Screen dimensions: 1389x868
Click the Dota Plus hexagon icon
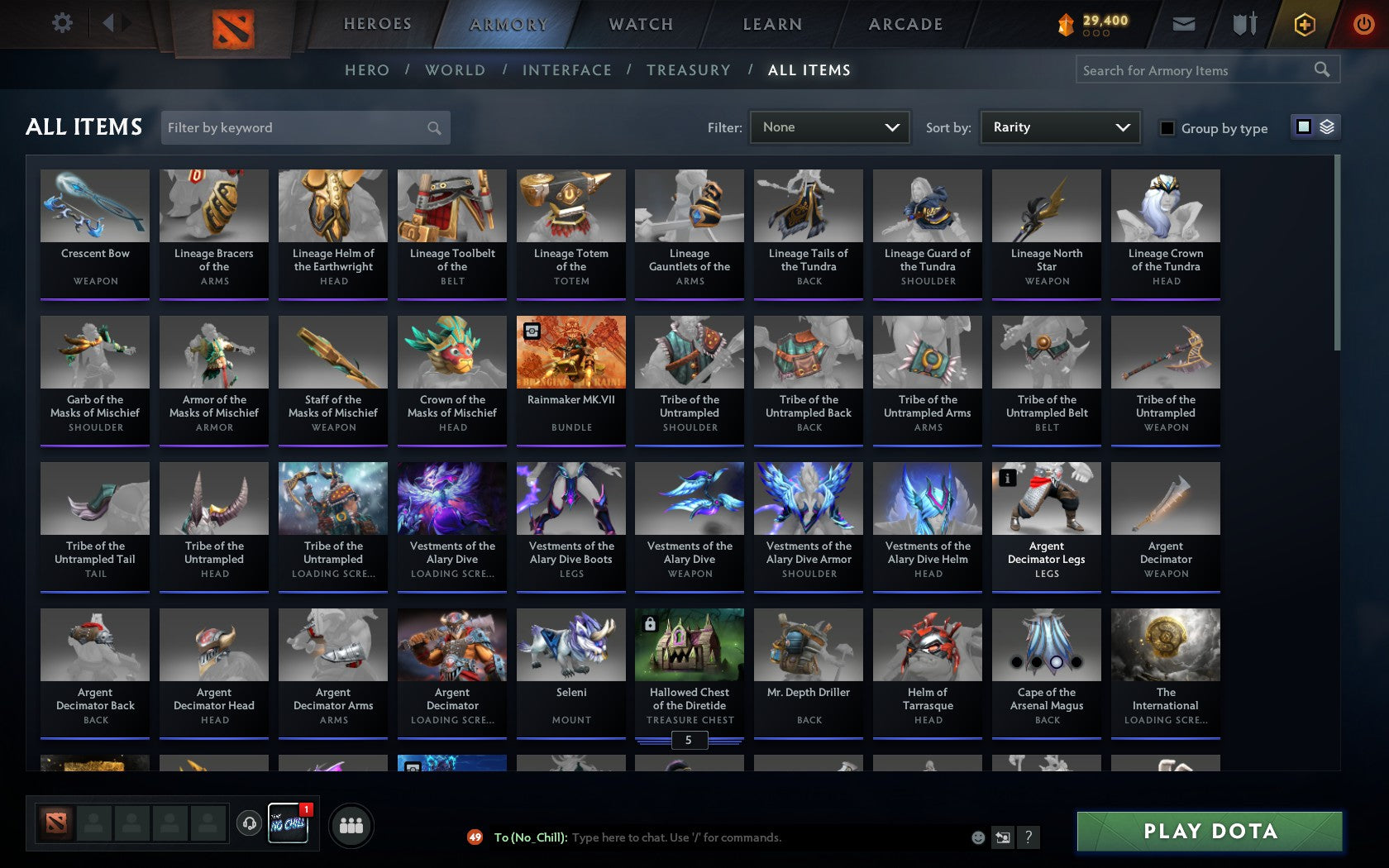1305,24
